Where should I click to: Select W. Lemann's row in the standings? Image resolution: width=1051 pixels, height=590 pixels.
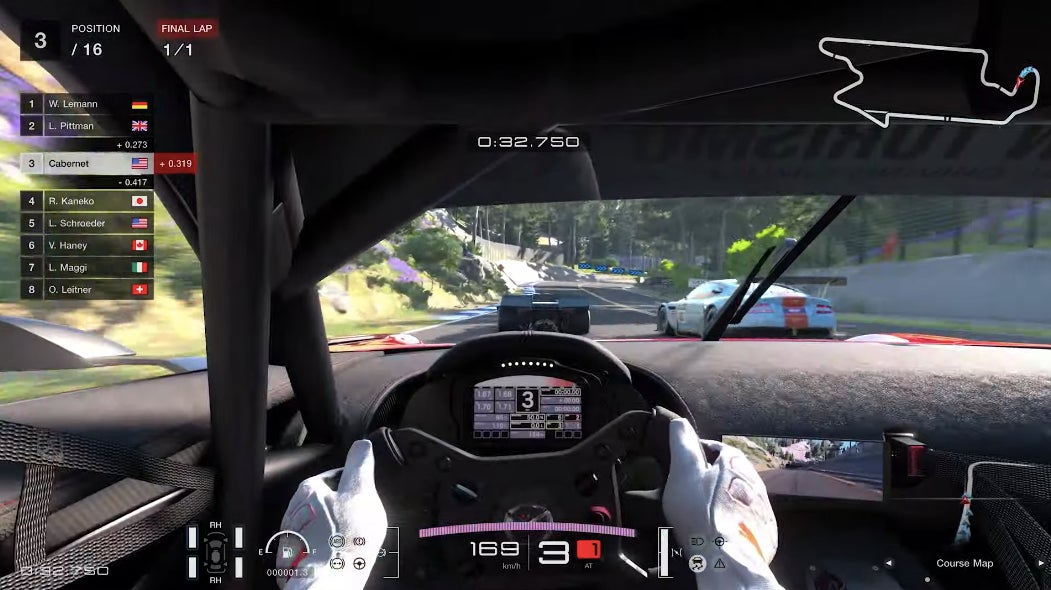click(87, 104)
